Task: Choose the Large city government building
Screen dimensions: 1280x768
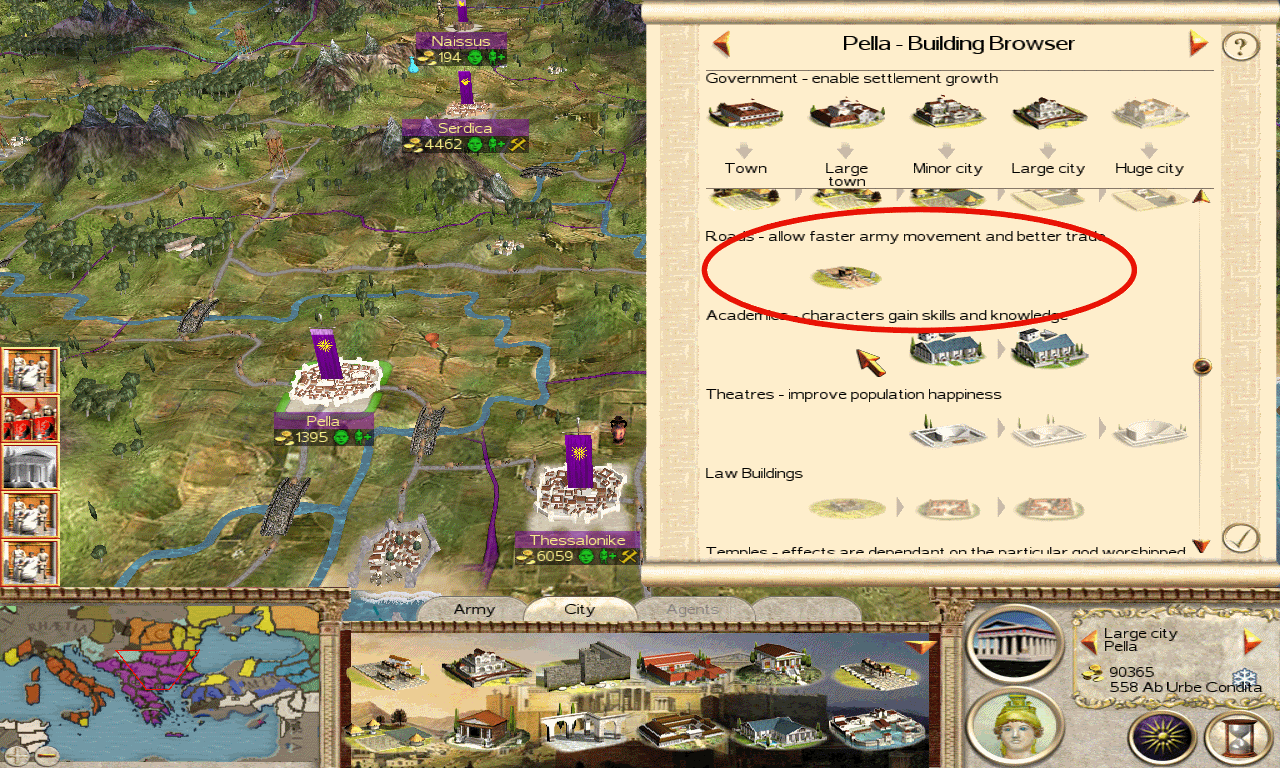Action: pyautogui.click(x=1047, y=115)
